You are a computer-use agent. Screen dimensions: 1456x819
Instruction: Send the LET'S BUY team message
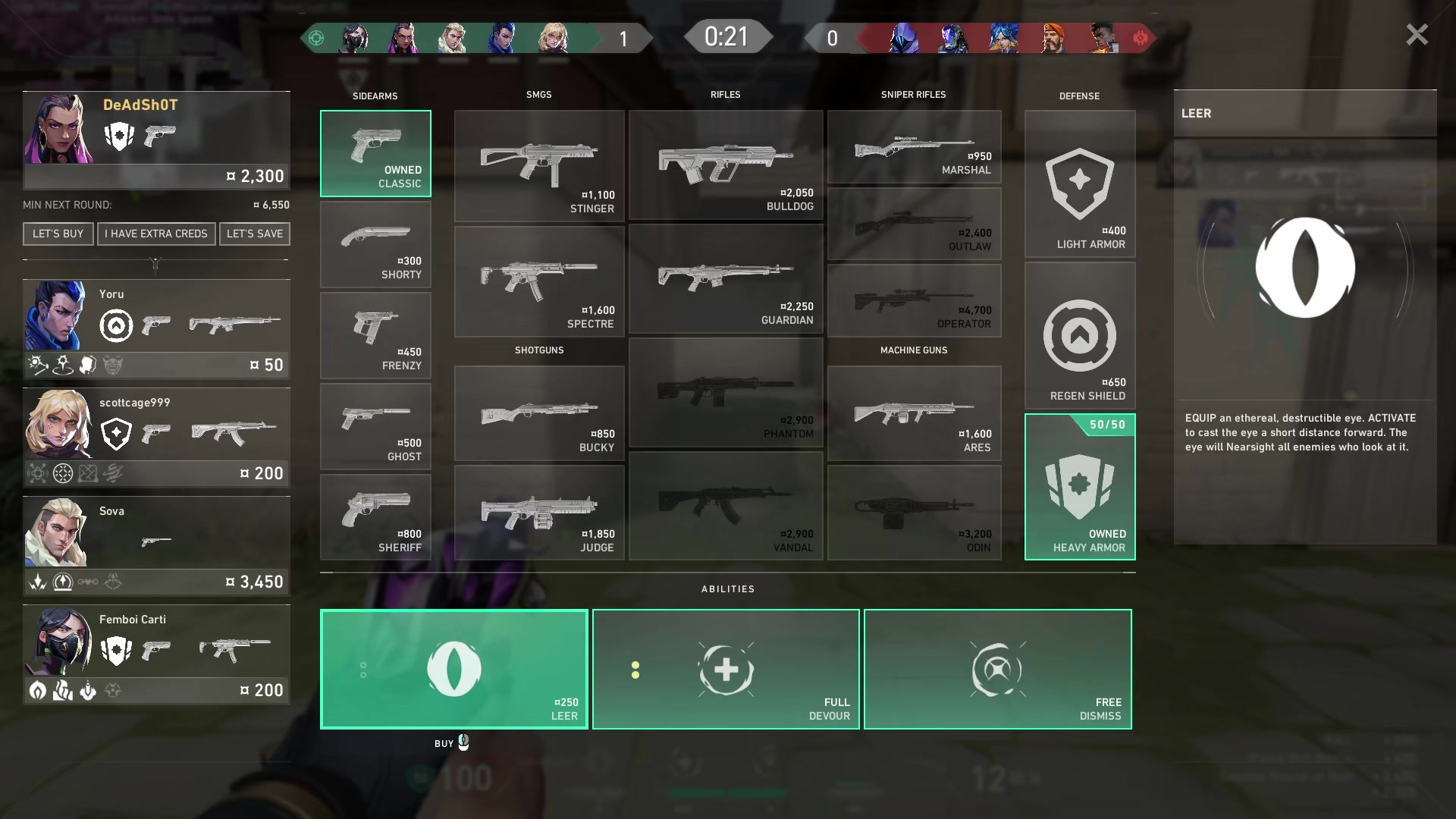click(x=58, y=234)
